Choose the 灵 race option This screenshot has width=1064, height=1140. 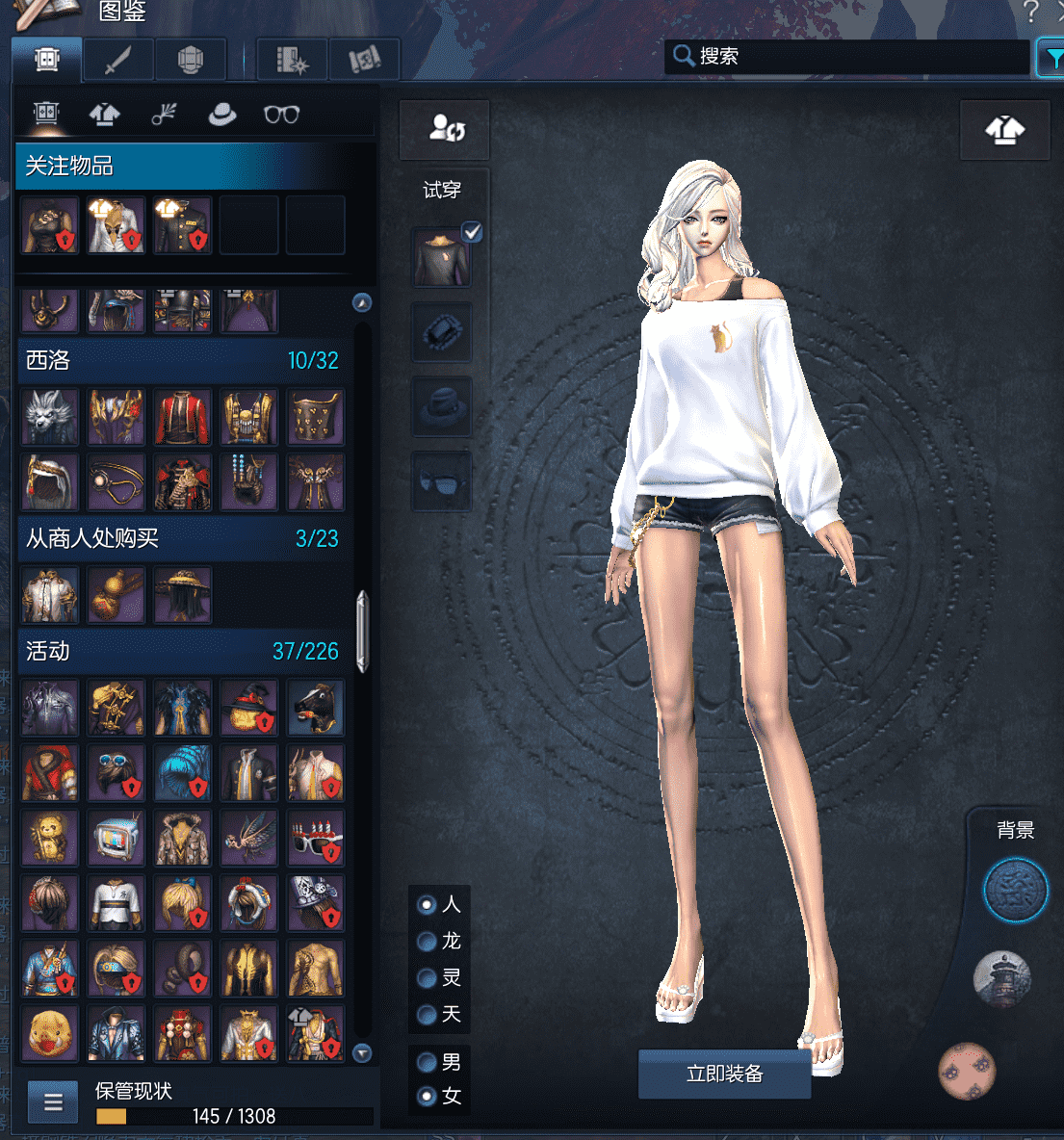(427, 978)
